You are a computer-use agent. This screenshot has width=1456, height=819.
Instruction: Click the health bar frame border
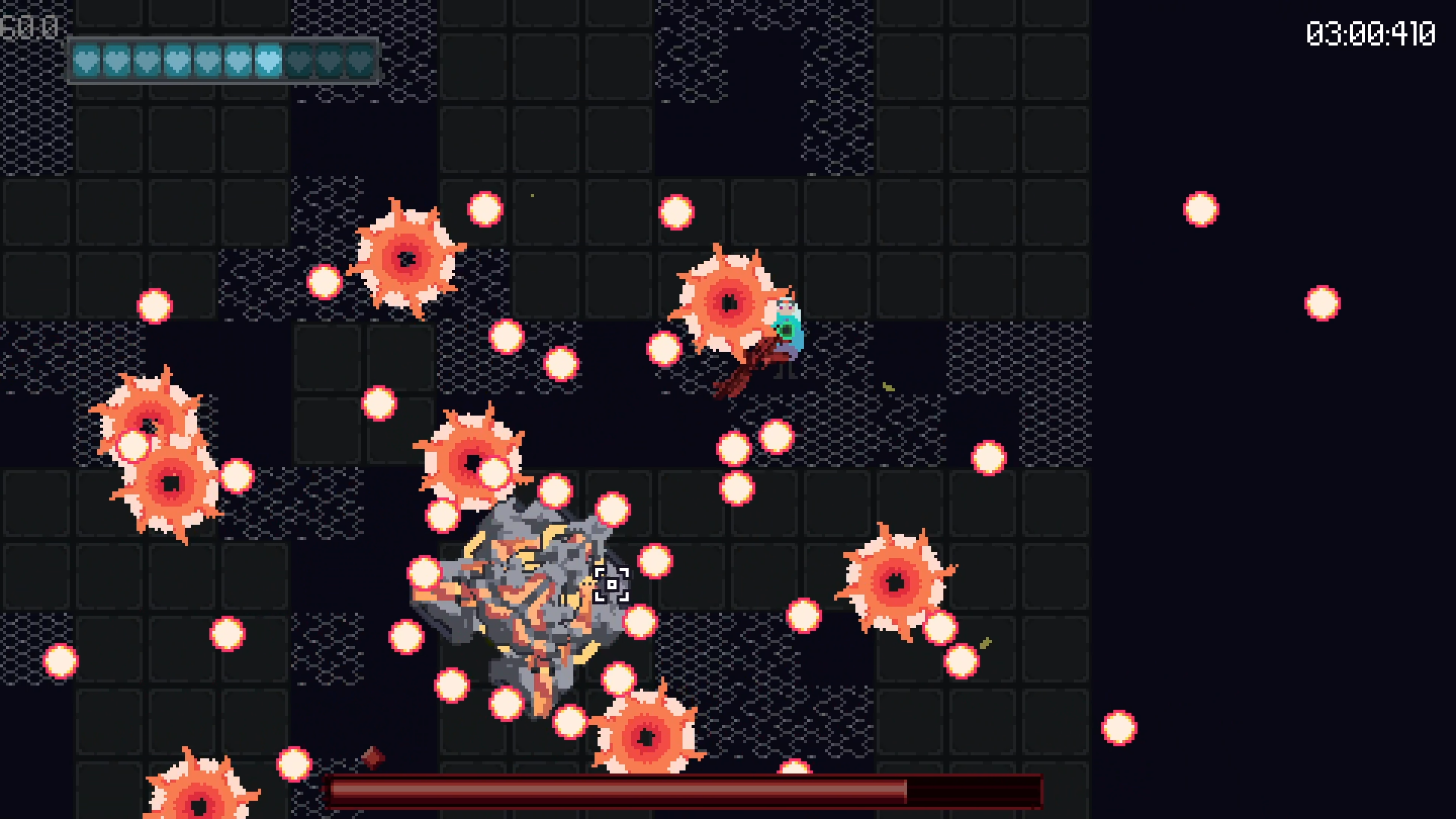pos(224,36)
